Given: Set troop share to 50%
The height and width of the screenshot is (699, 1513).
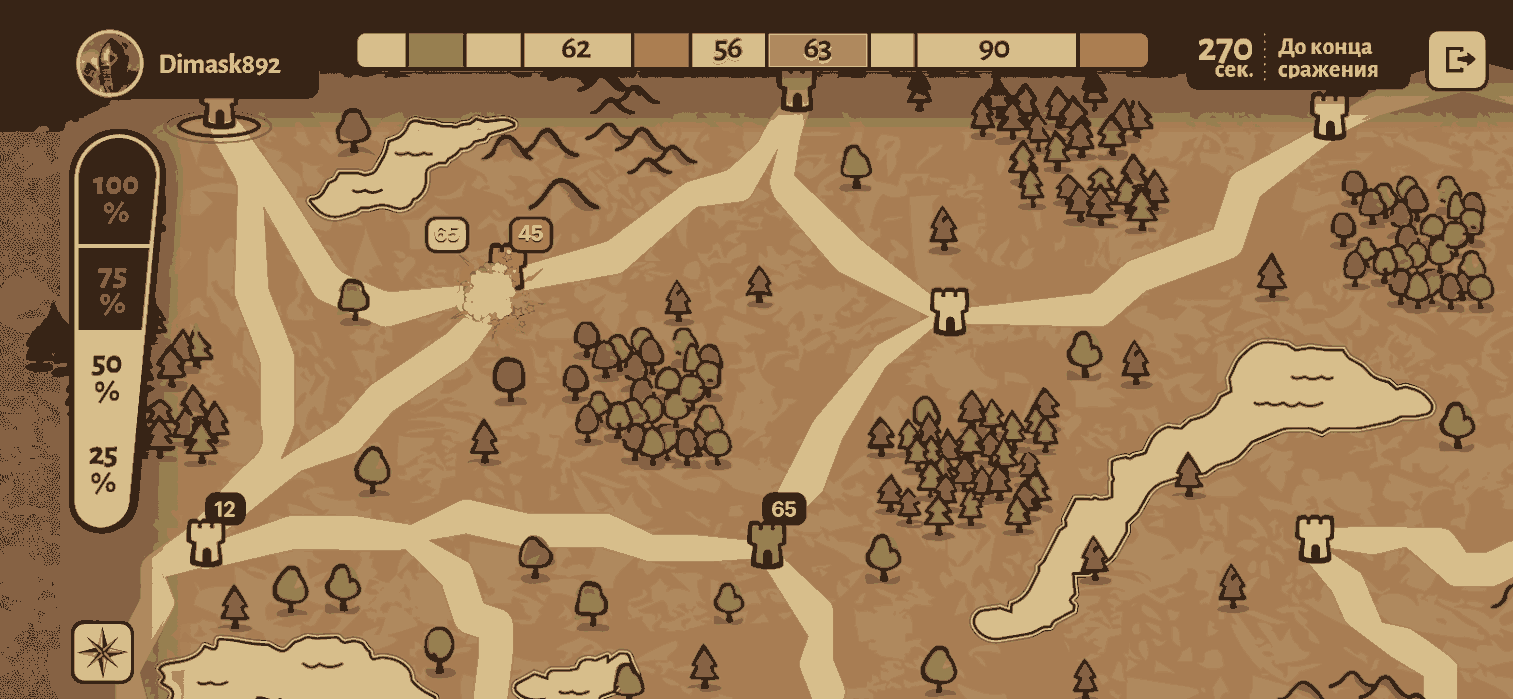Looking at the screenshot, I should click(108, 379).
